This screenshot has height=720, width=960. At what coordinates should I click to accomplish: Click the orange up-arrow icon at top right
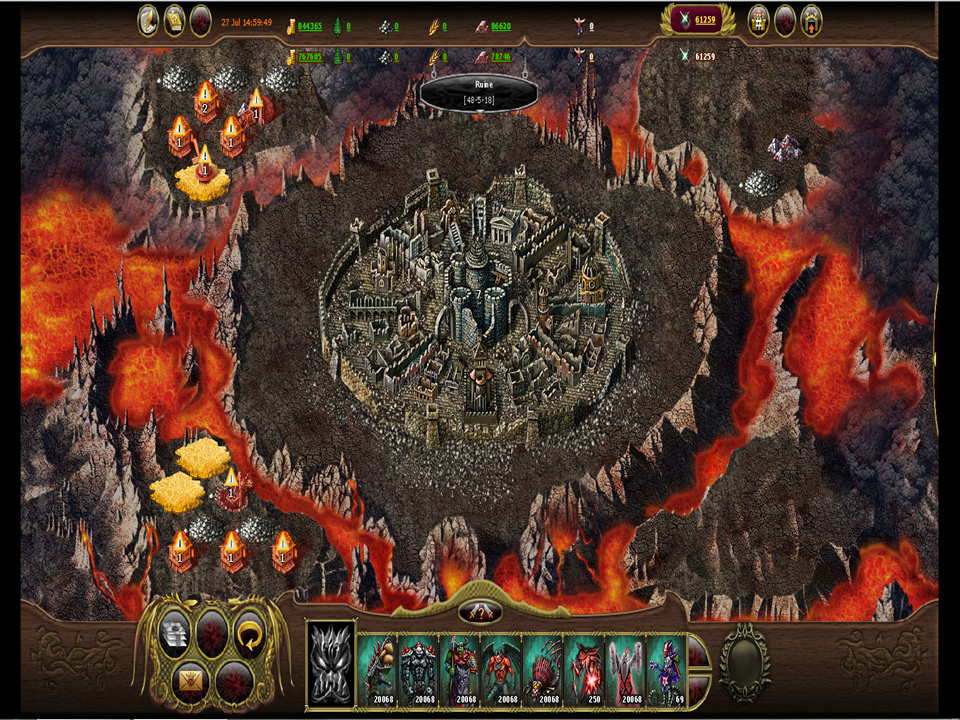tap(811, 20)
